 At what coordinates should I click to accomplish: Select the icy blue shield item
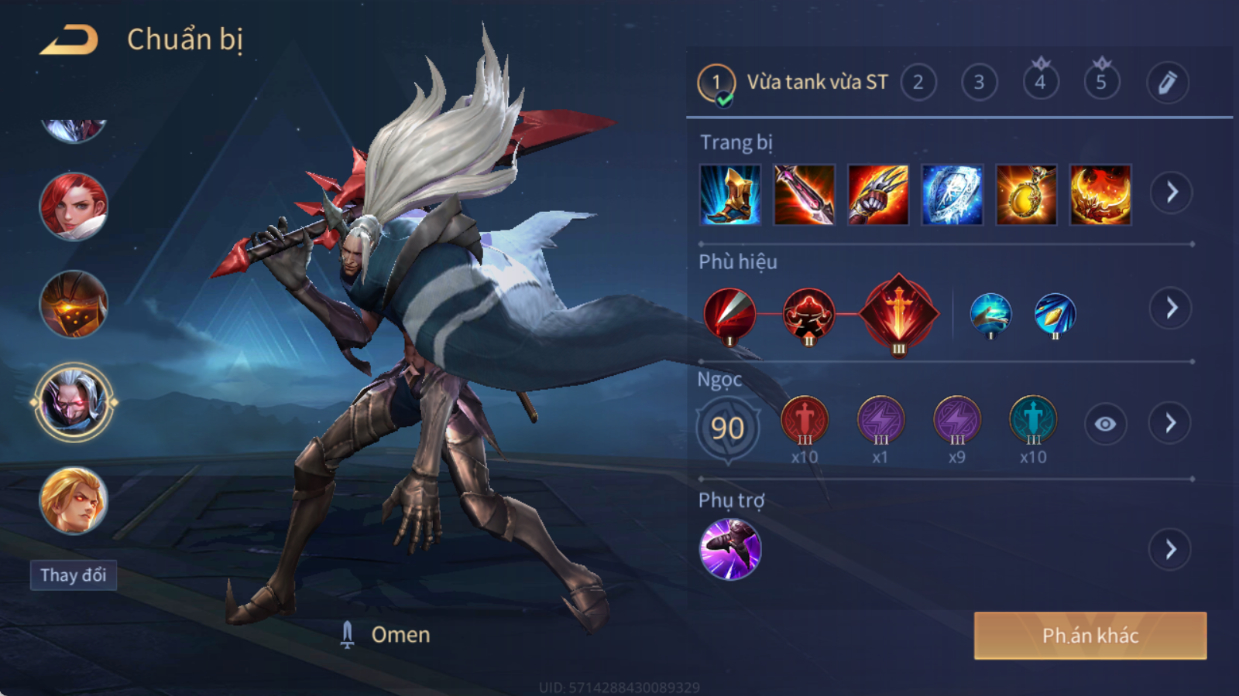952,194
